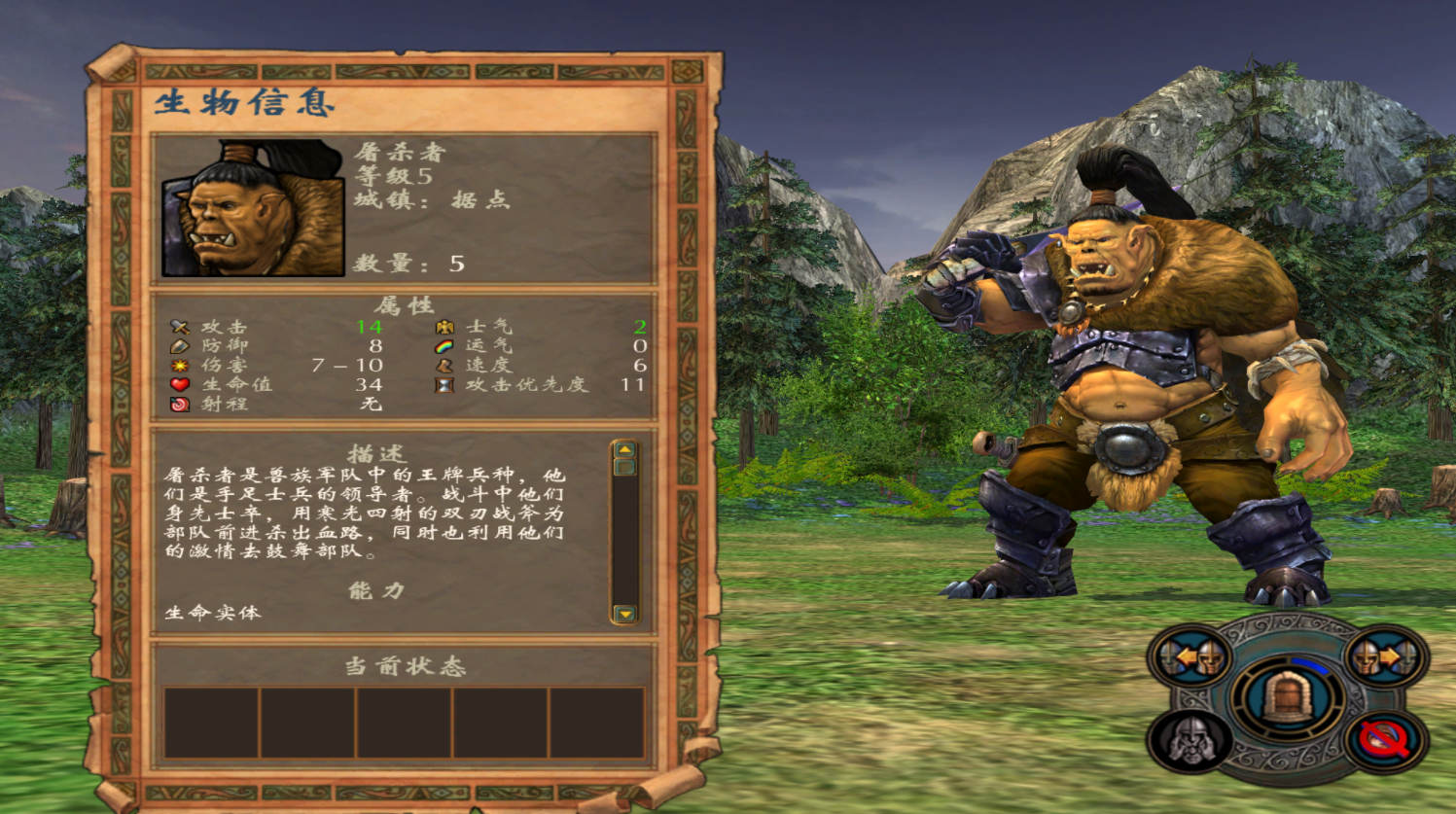This screenshot has height=814, width=1456.
Task: Click the description scrollbar's down arrow
Action: point(624,614)
